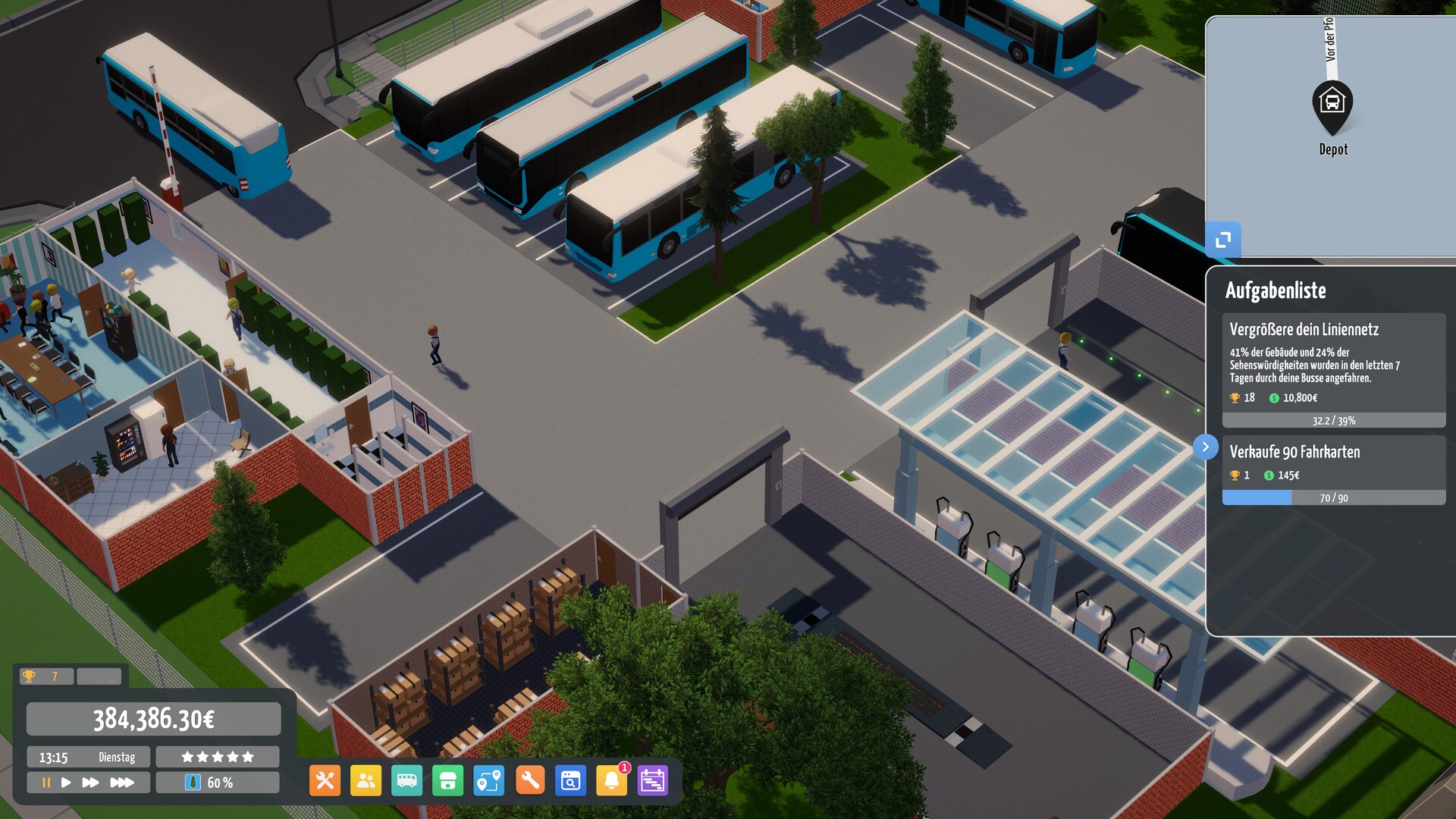Screen dimensions: 1456x819
Task: Open the schedule planner icon
Action: tap(654, 780)
